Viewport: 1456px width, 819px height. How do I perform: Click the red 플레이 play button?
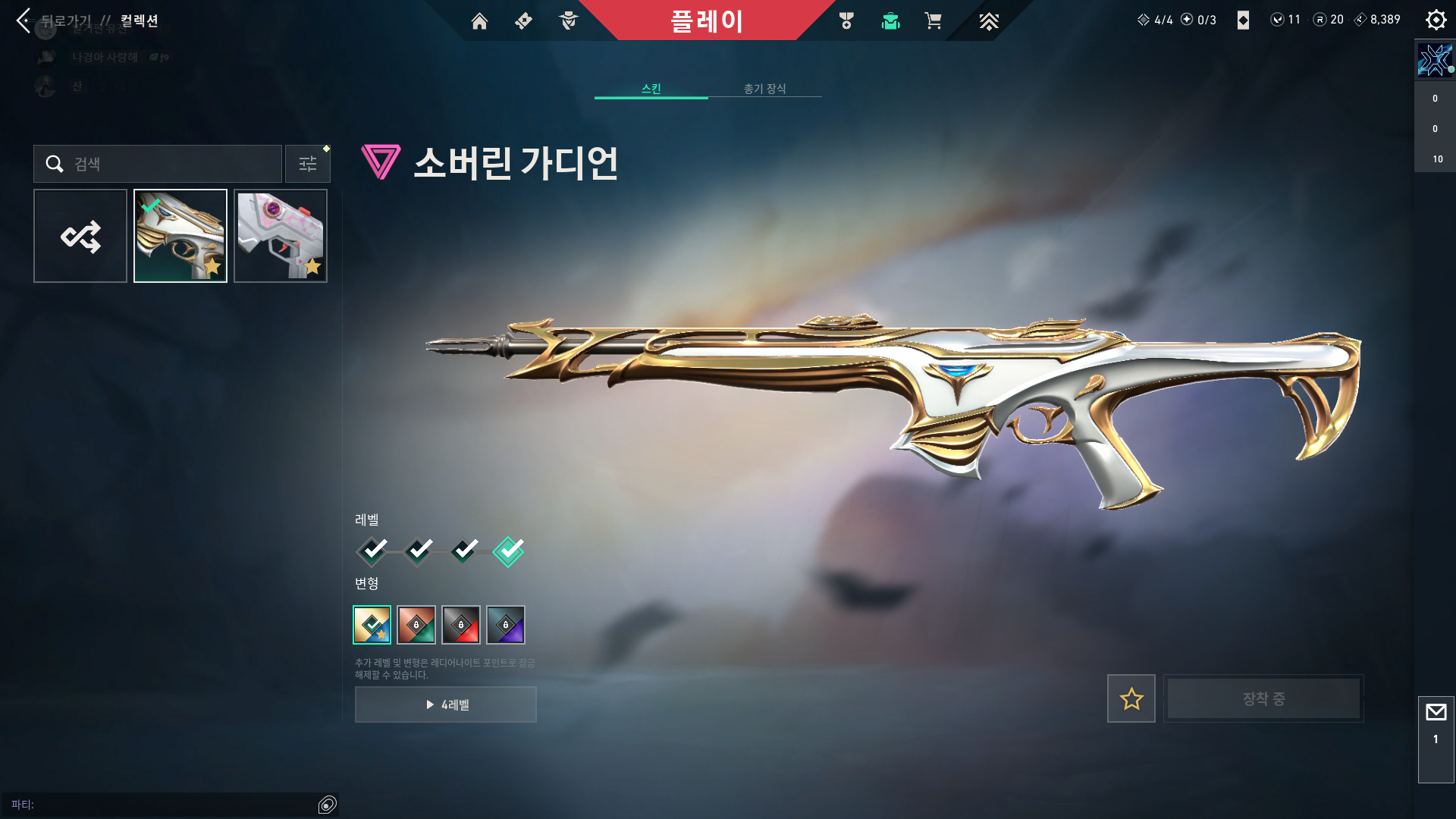(706, 20)
